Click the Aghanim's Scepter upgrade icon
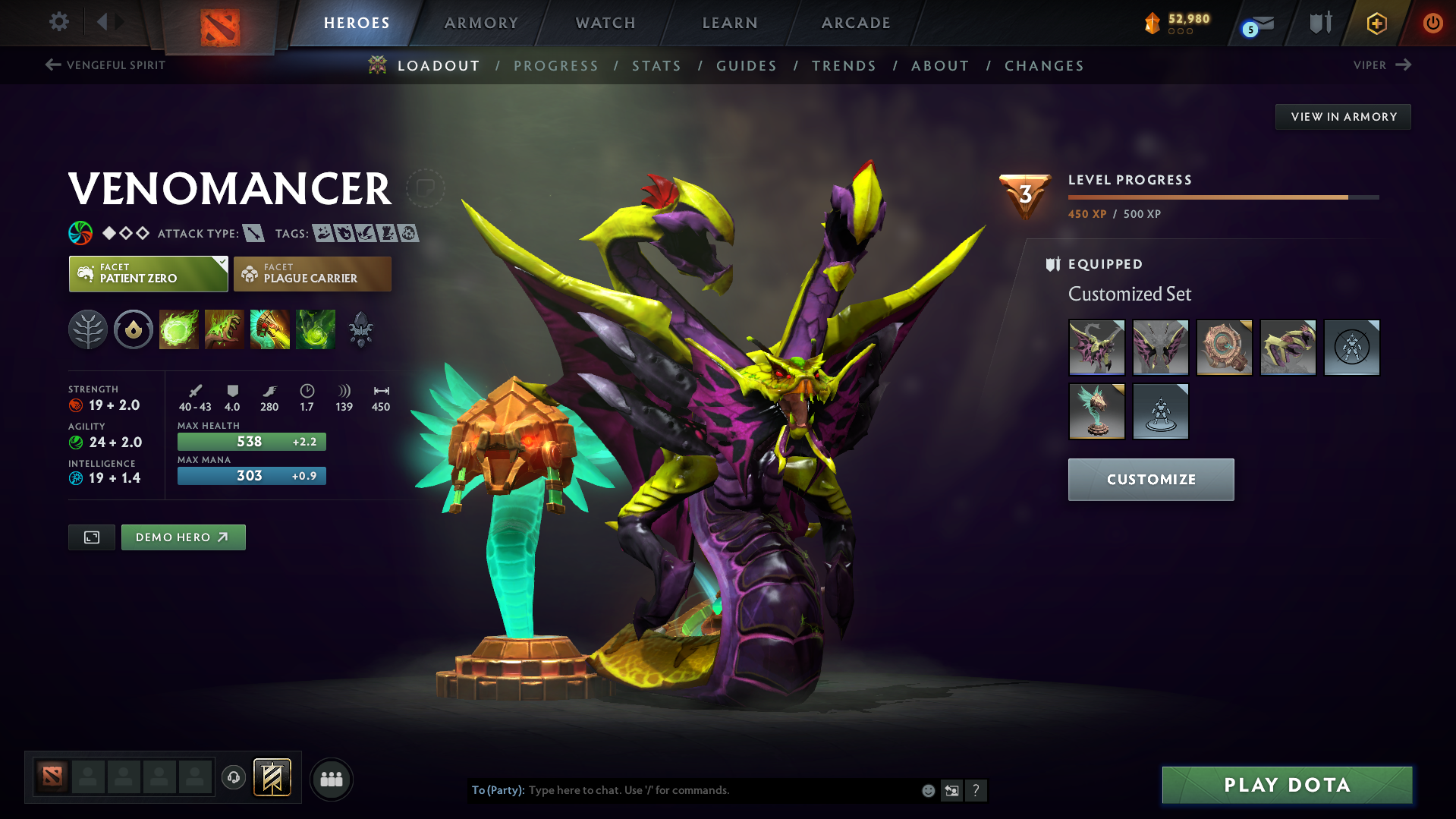 361,329
